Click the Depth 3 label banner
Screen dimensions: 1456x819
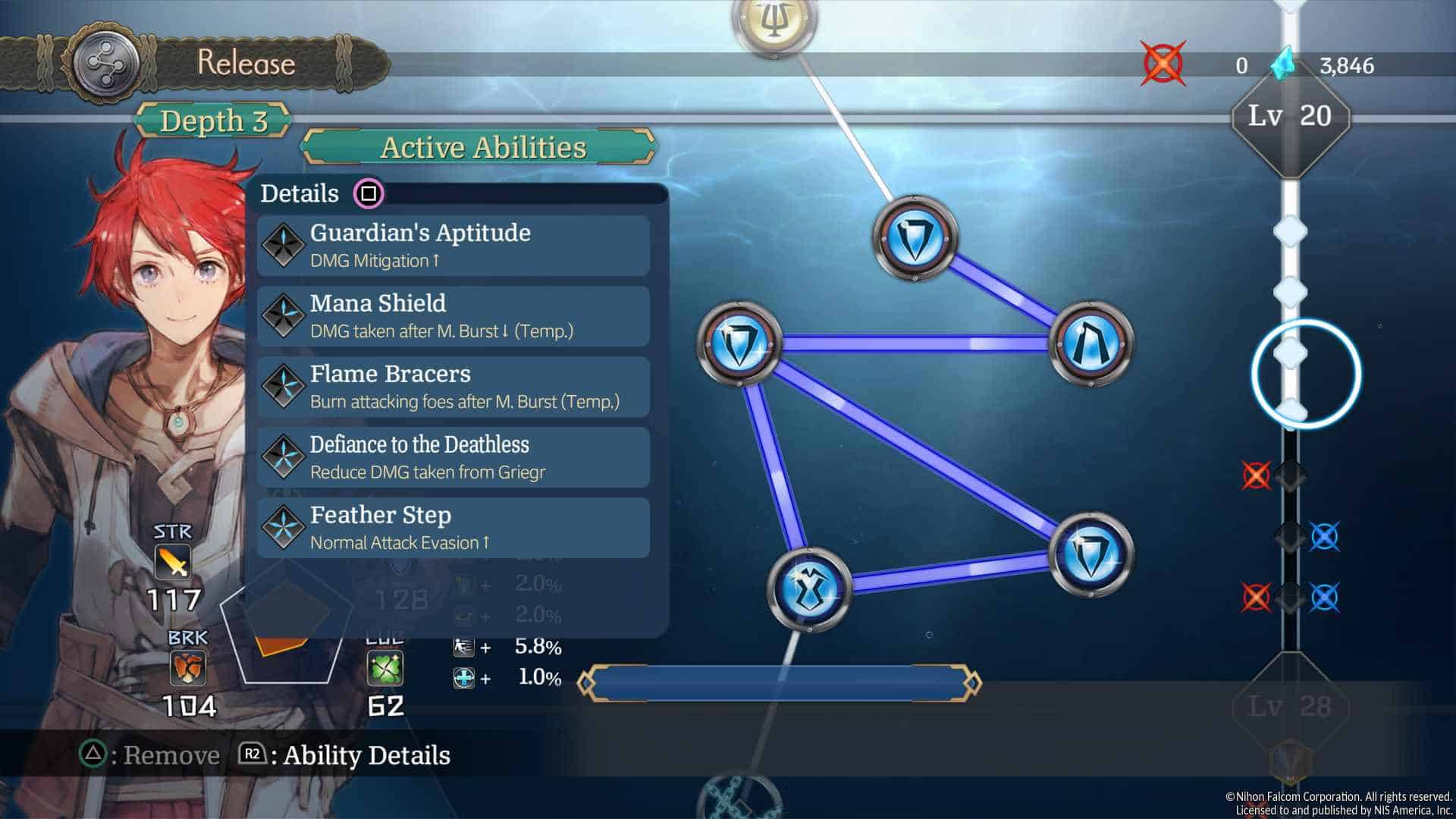213,121
